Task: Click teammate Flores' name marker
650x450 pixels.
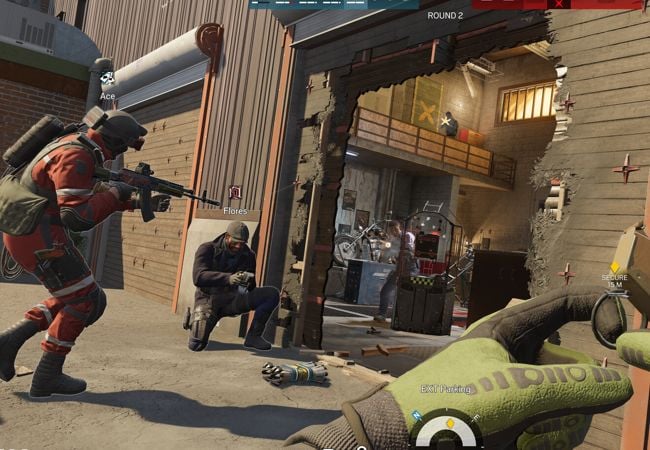Action: tap(235, 198)
